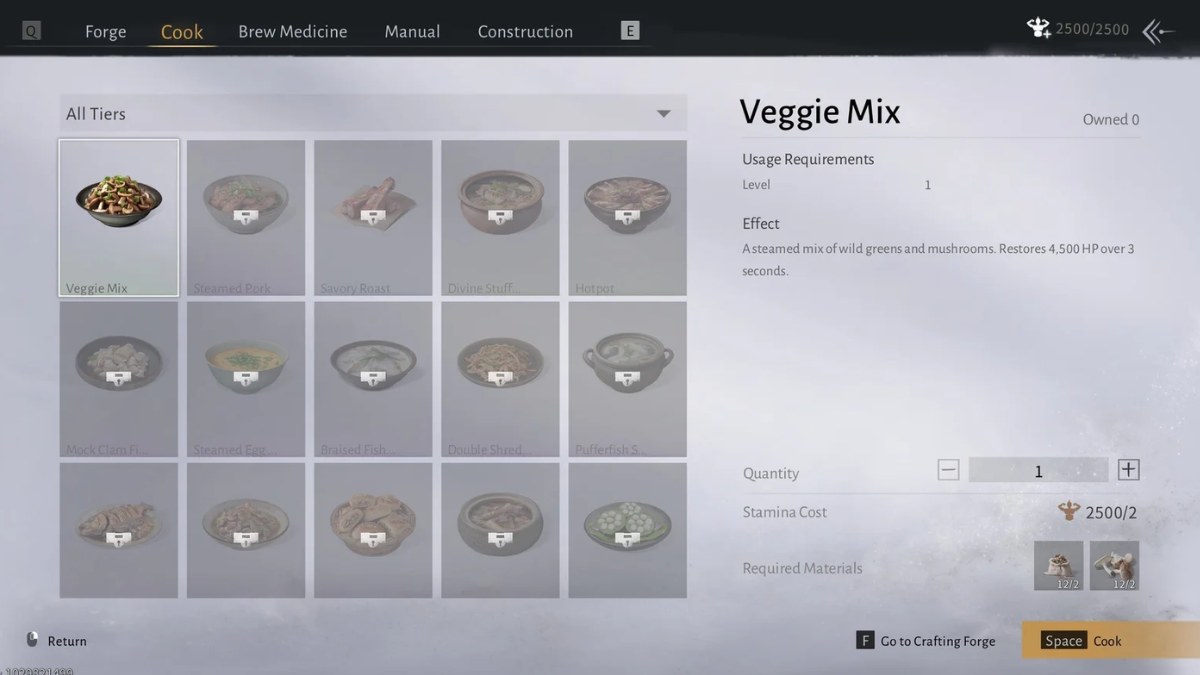Decrease the cooking quantity with minus
This screenshot has height=675, width=1200.
tap(948, 470)
